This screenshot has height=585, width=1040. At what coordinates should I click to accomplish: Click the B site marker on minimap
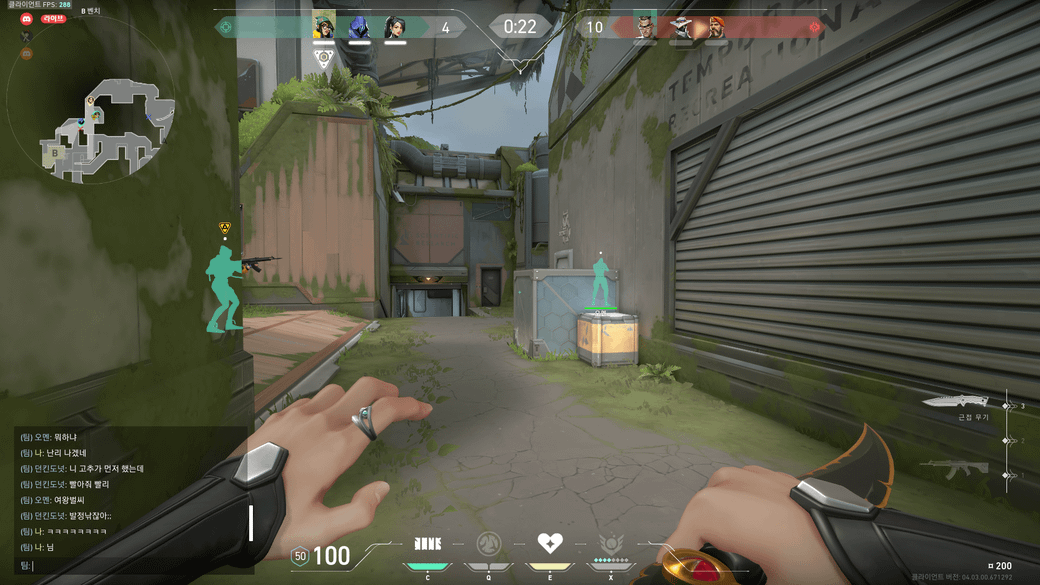pos(56,152)
